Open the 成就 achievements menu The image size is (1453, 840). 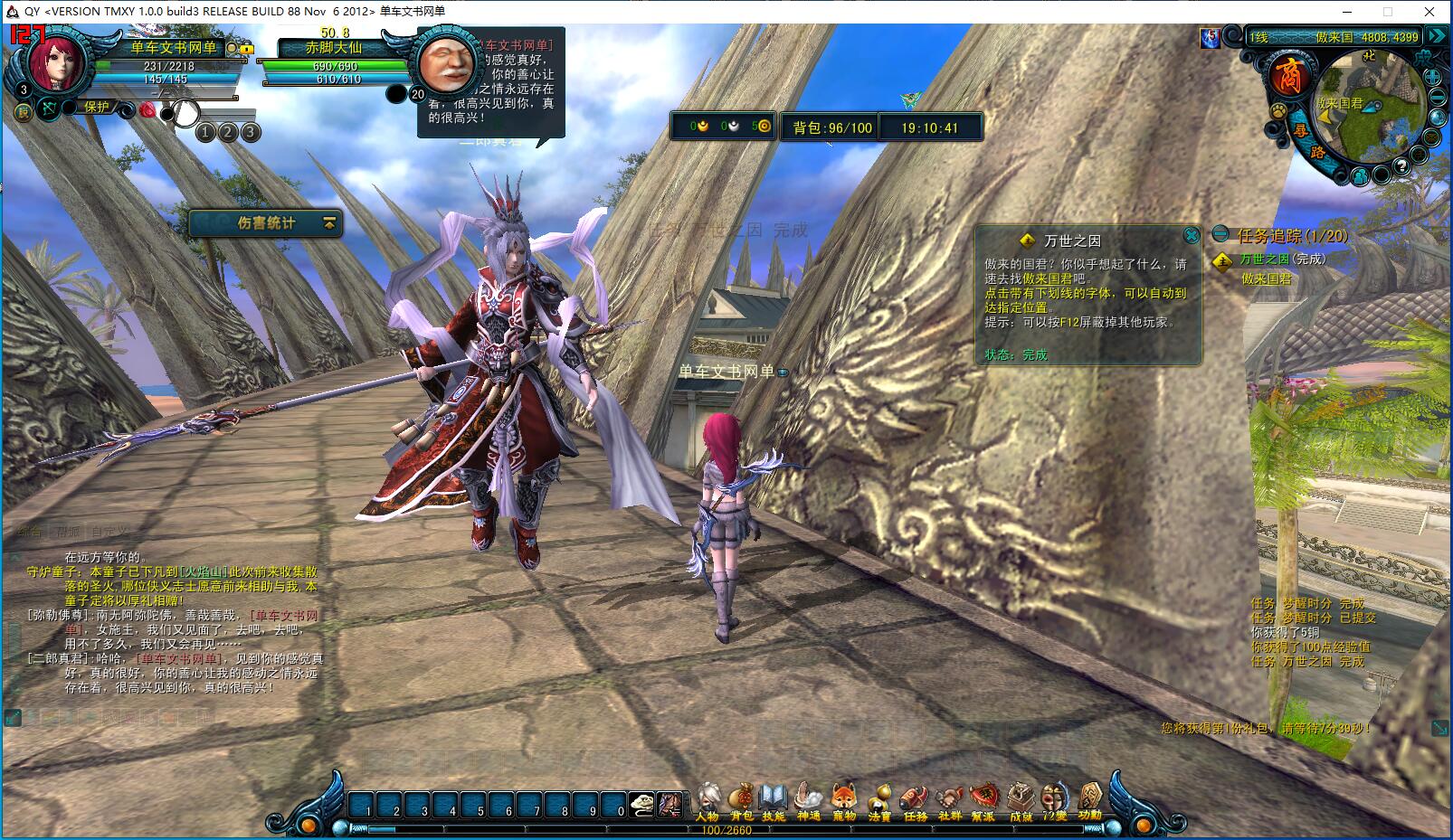click(x=1020, y=800)
